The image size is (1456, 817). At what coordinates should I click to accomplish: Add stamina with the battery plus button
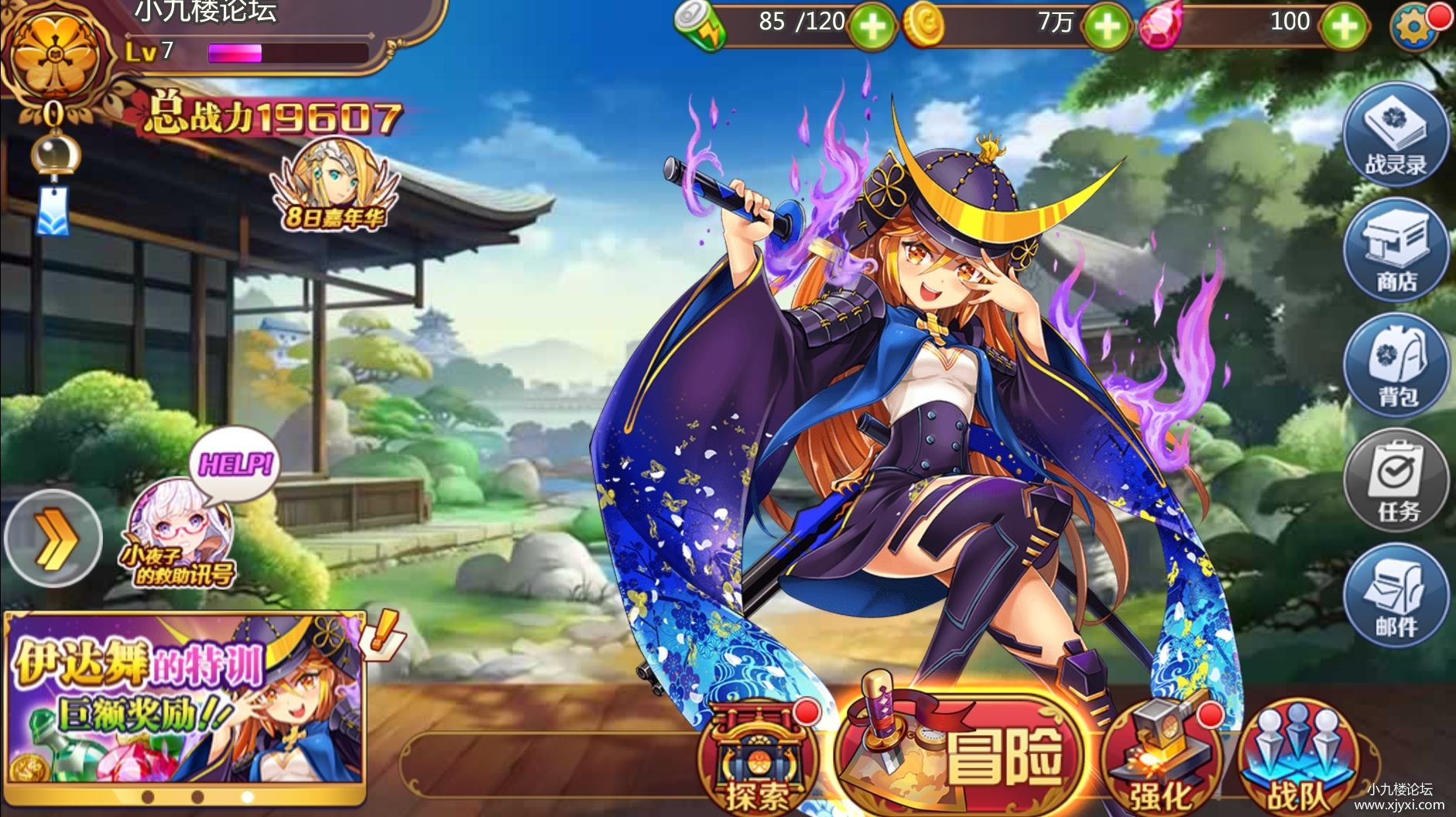coord(872,27)
